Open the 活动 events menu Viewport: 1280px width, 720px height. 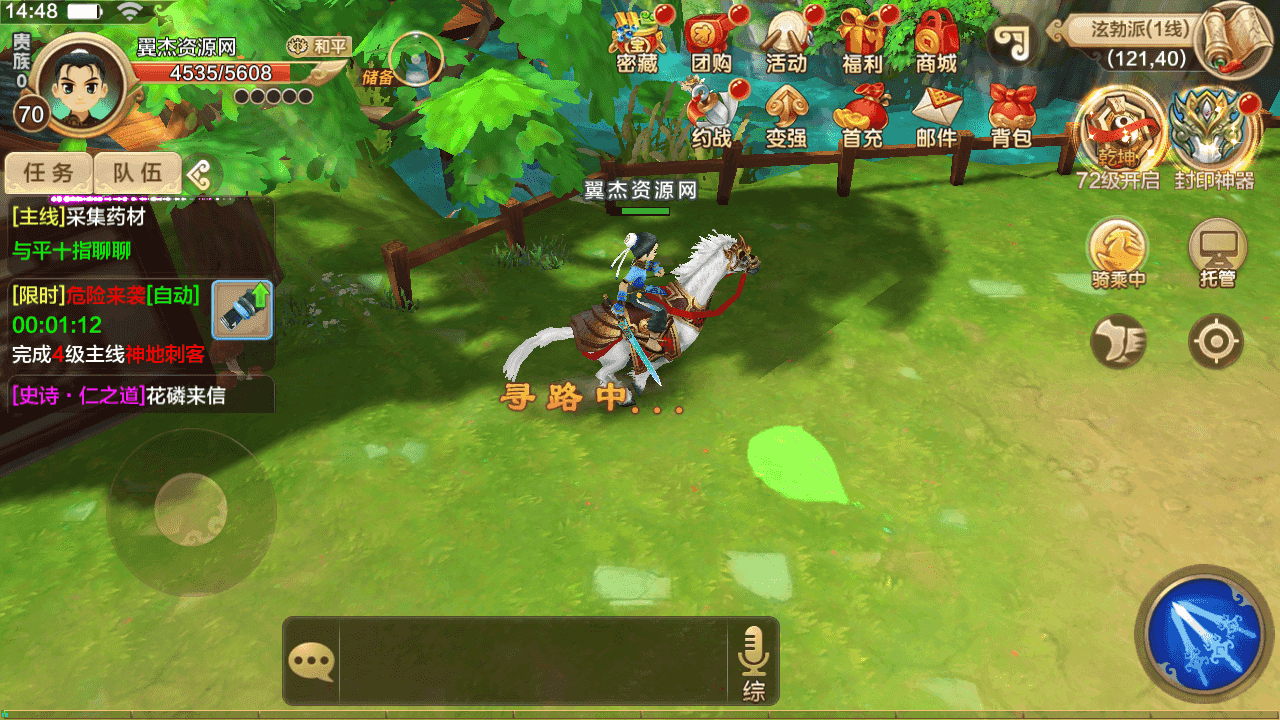[x=786, y=40]
